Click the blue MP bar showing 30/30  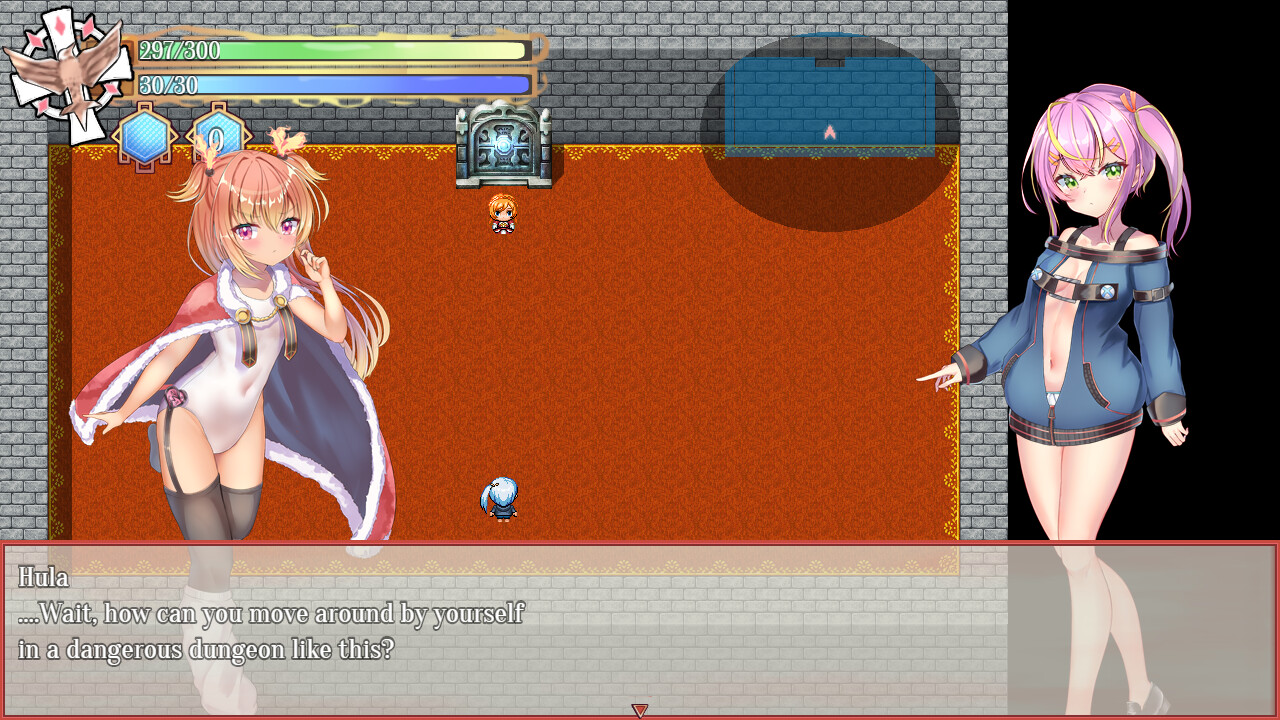click(x=330, y=85)
